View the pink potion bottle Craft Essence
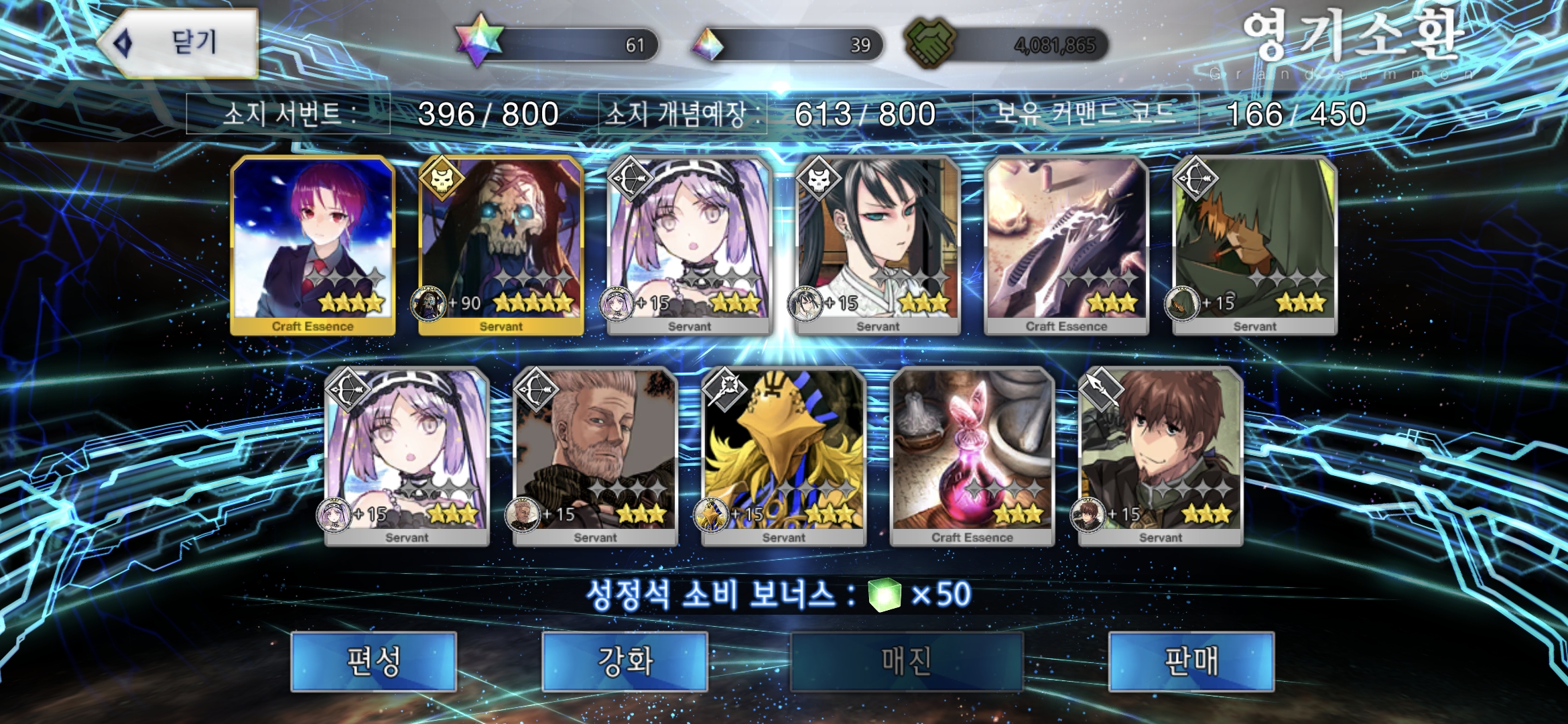 972,457
